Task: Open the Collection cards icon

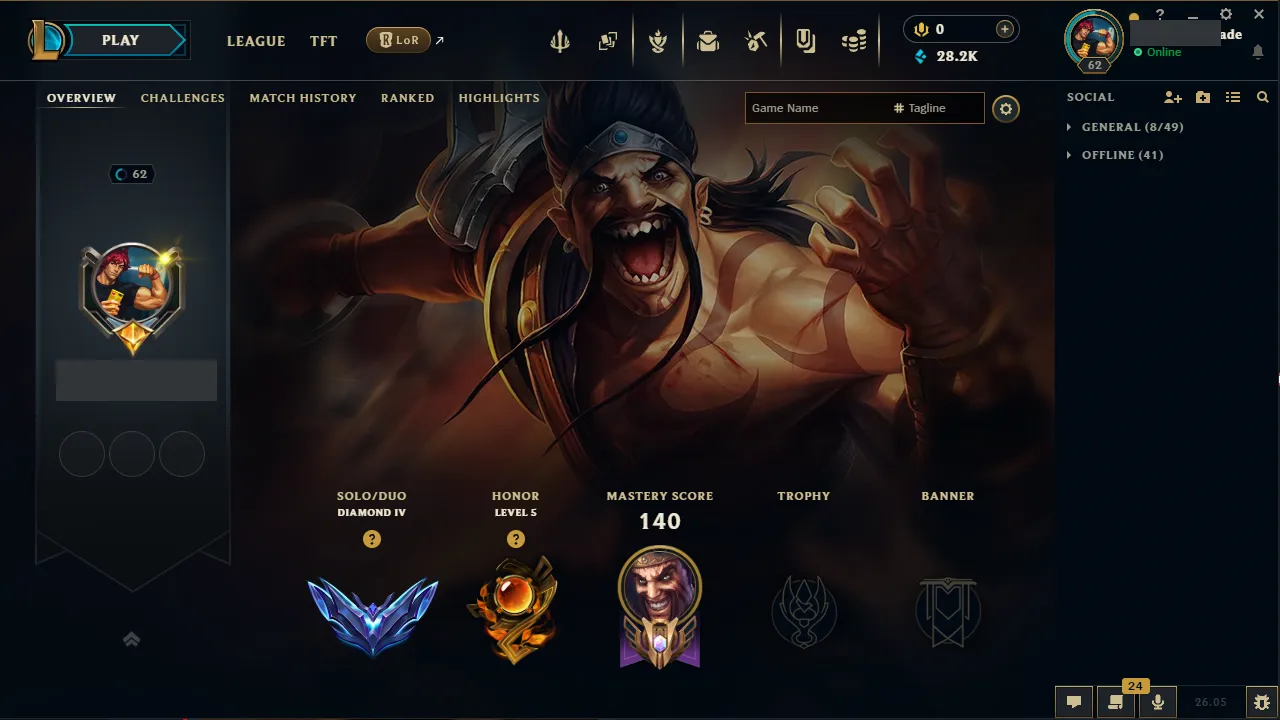Action: 607,40
